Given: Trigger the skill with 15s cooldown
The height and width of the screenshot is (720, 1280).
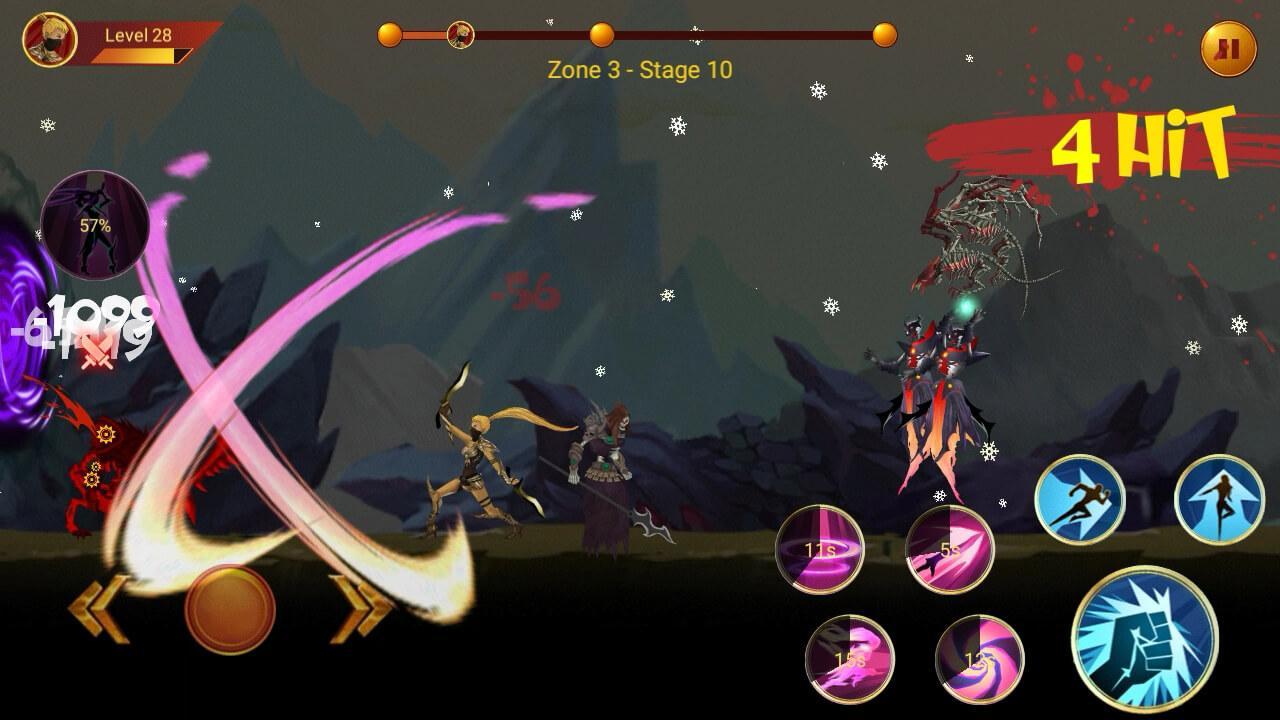Looking at the screenshot, I should (850, 659).
